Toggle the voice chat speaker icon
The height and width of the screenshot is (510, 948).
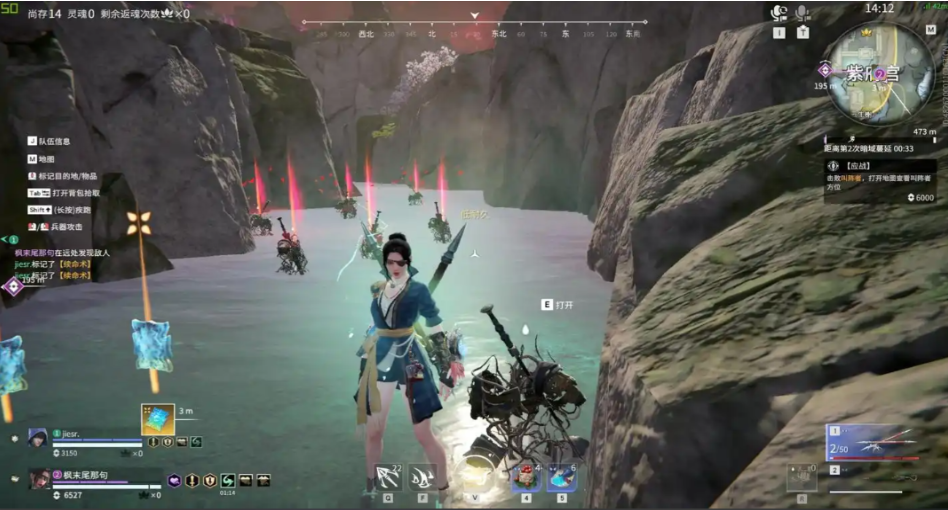[779, 13]
